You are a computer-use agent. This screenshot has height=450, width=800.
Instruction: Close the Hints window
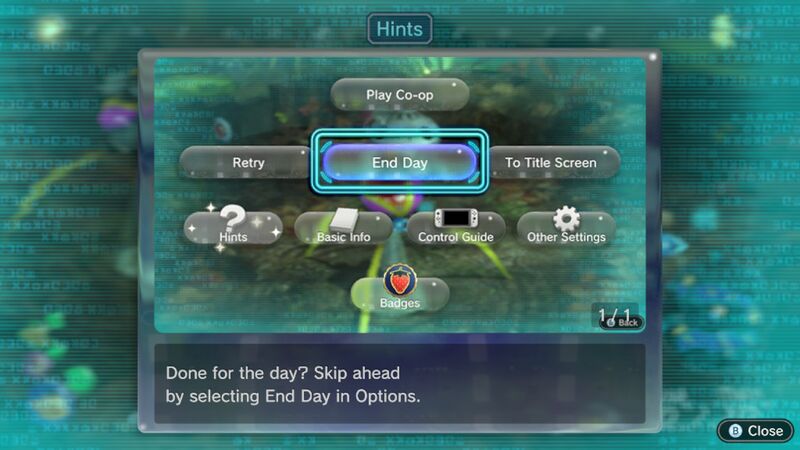(x=755, y=430)
